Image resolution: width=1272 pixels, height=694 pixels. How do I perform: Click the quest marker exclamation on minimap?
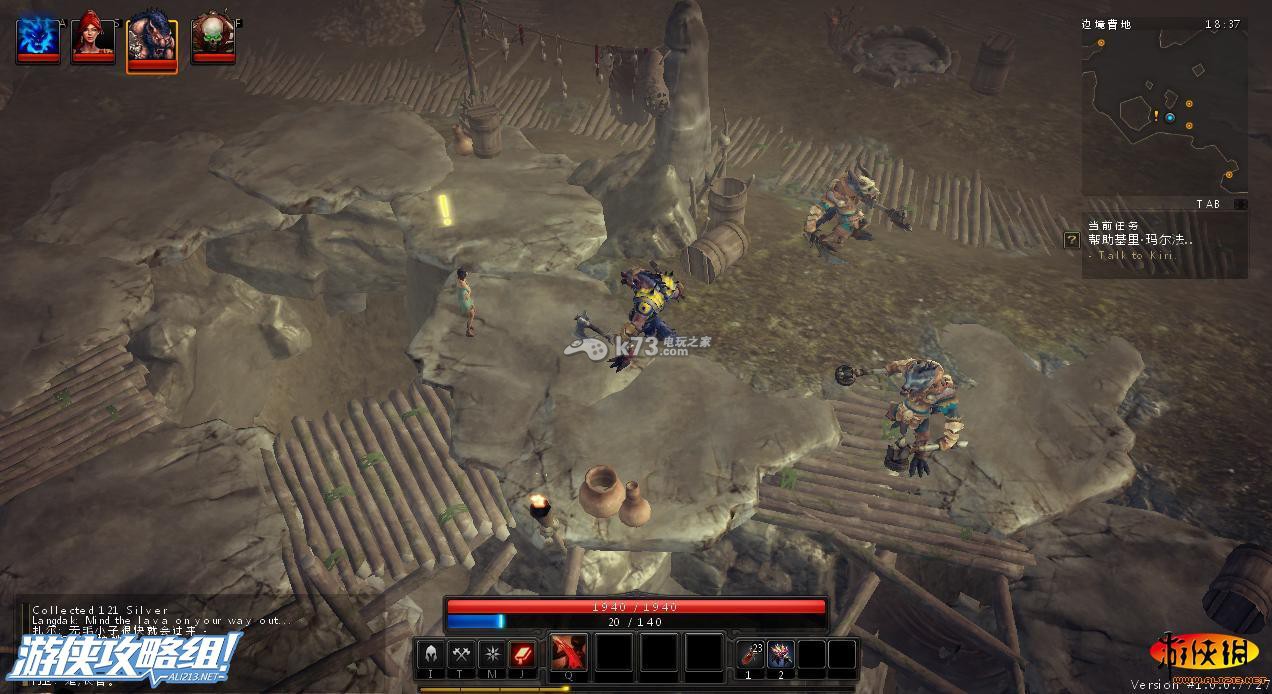1157,116
